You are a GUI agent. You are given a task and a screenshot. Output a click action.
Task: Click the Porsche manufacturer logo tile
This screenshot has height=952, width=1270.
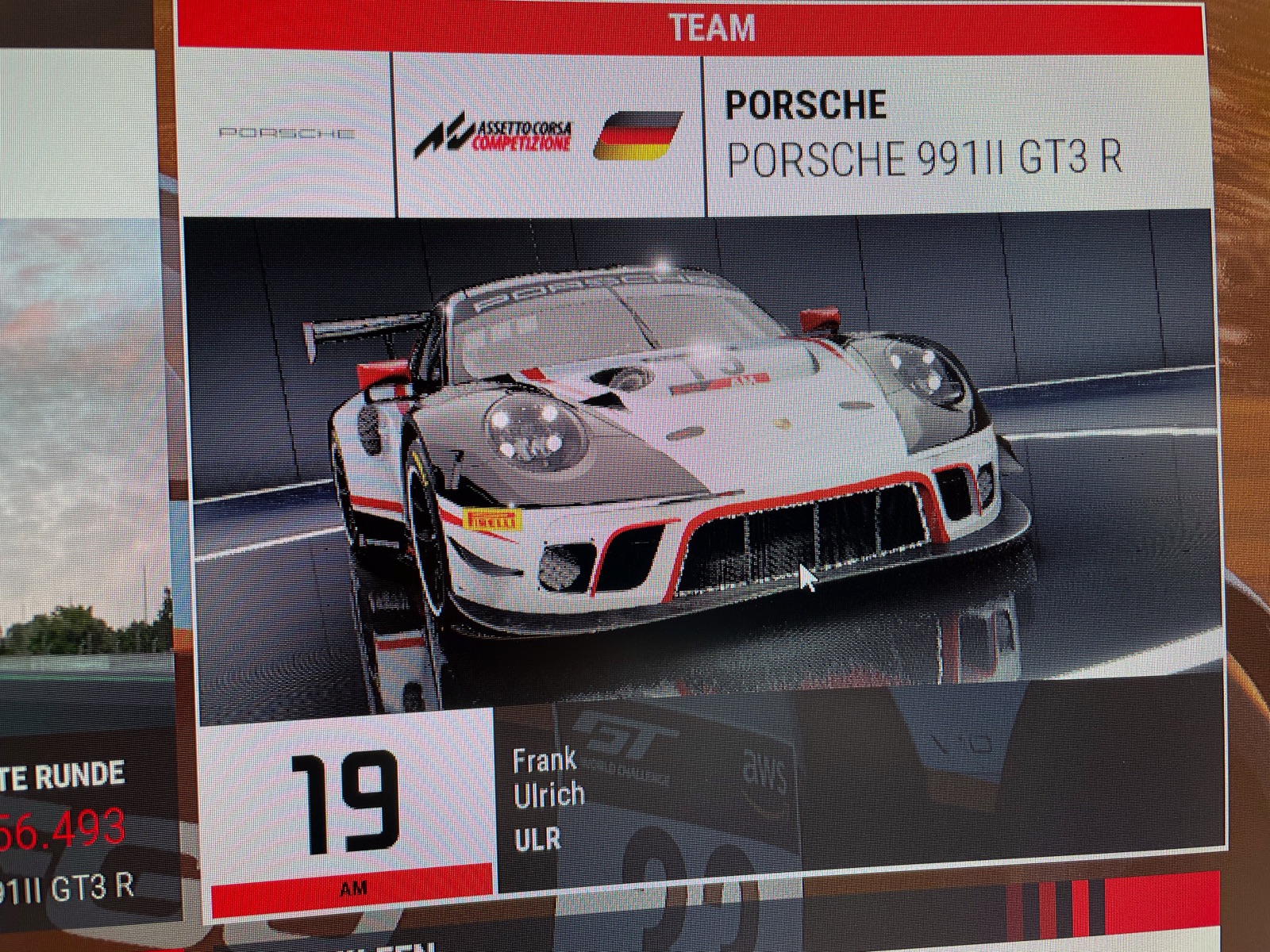(x=287, y=135)
